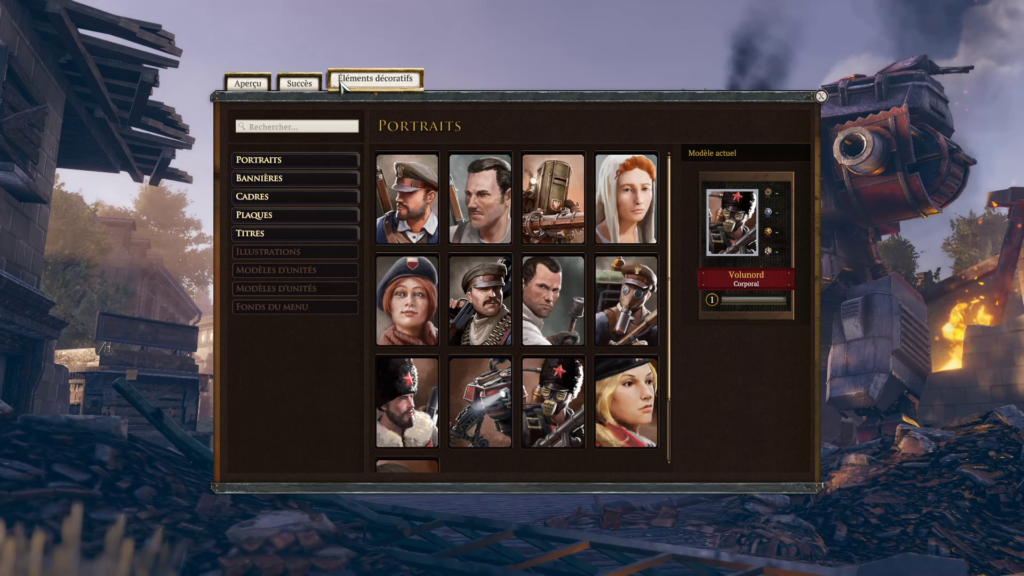
Task: Pick the red-haired woman in black cap portrait
Action: click(x=407, y=300)
